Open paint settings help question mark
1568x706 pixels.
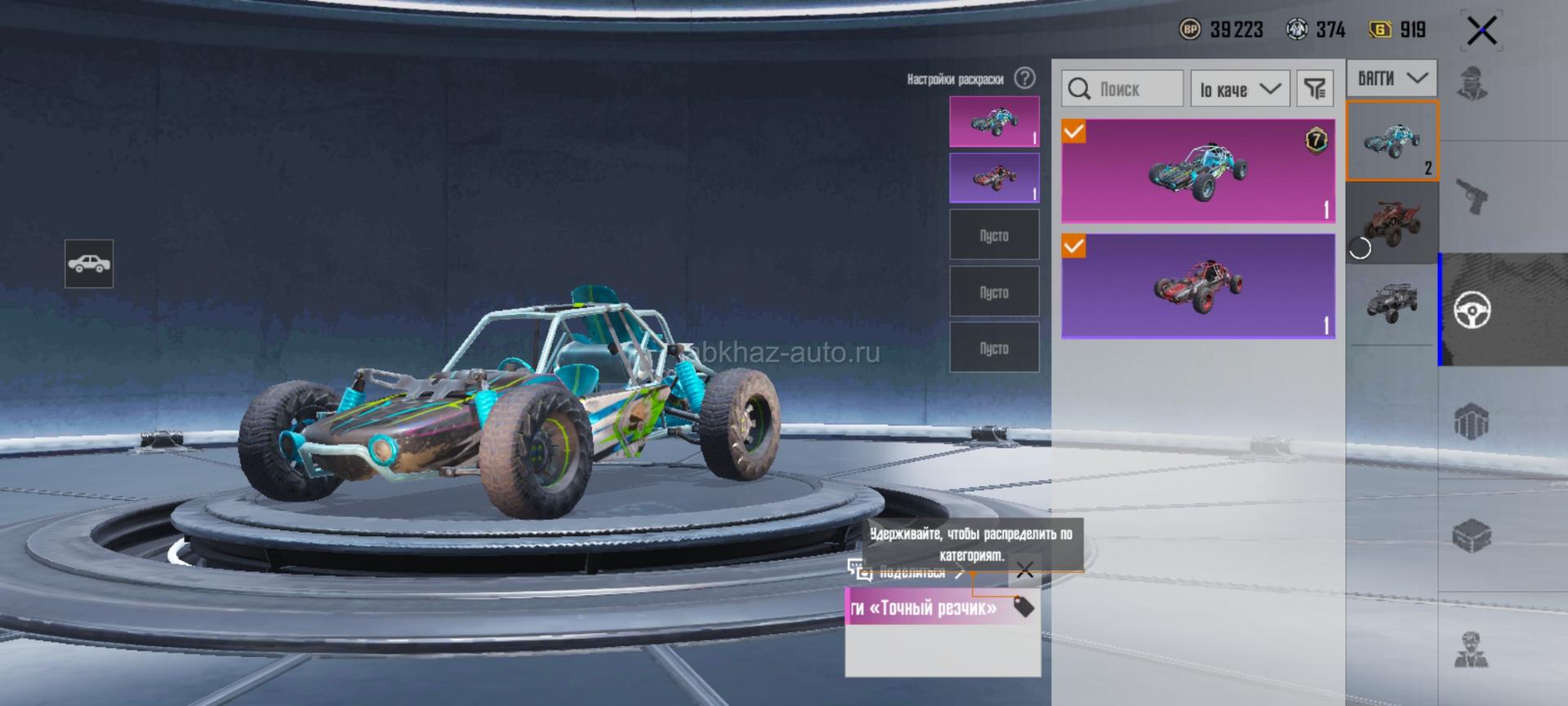coord(1024,78)
